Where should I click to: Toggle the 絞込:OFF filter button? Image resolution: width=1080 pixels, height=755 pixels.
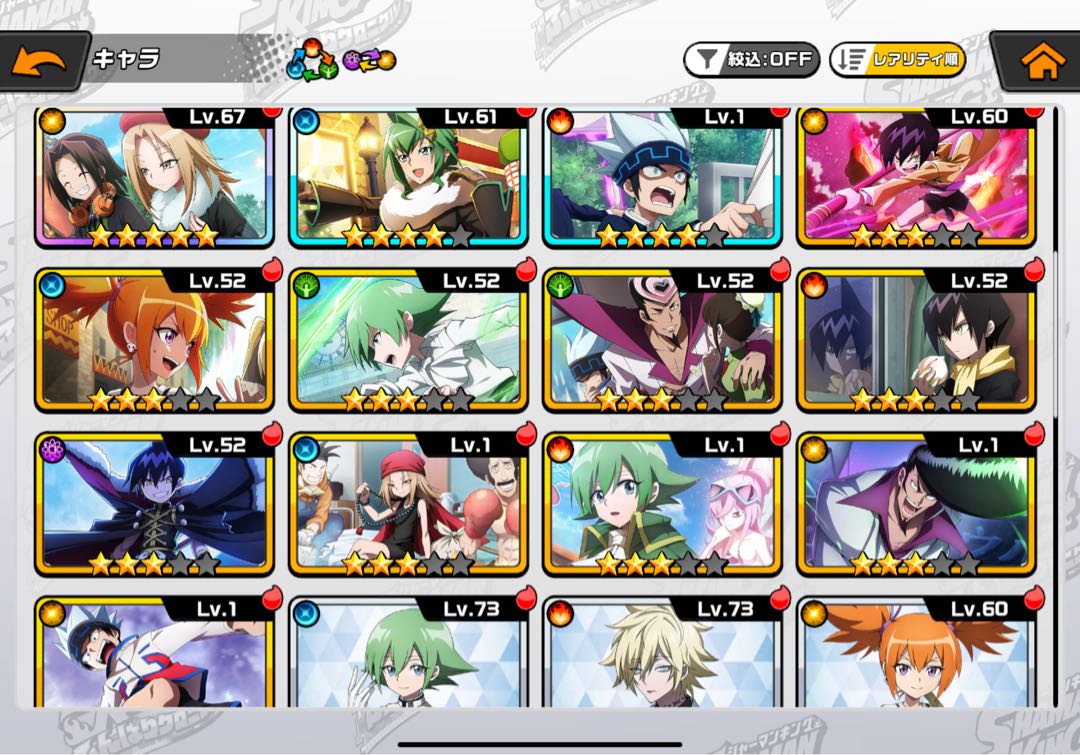751,59
